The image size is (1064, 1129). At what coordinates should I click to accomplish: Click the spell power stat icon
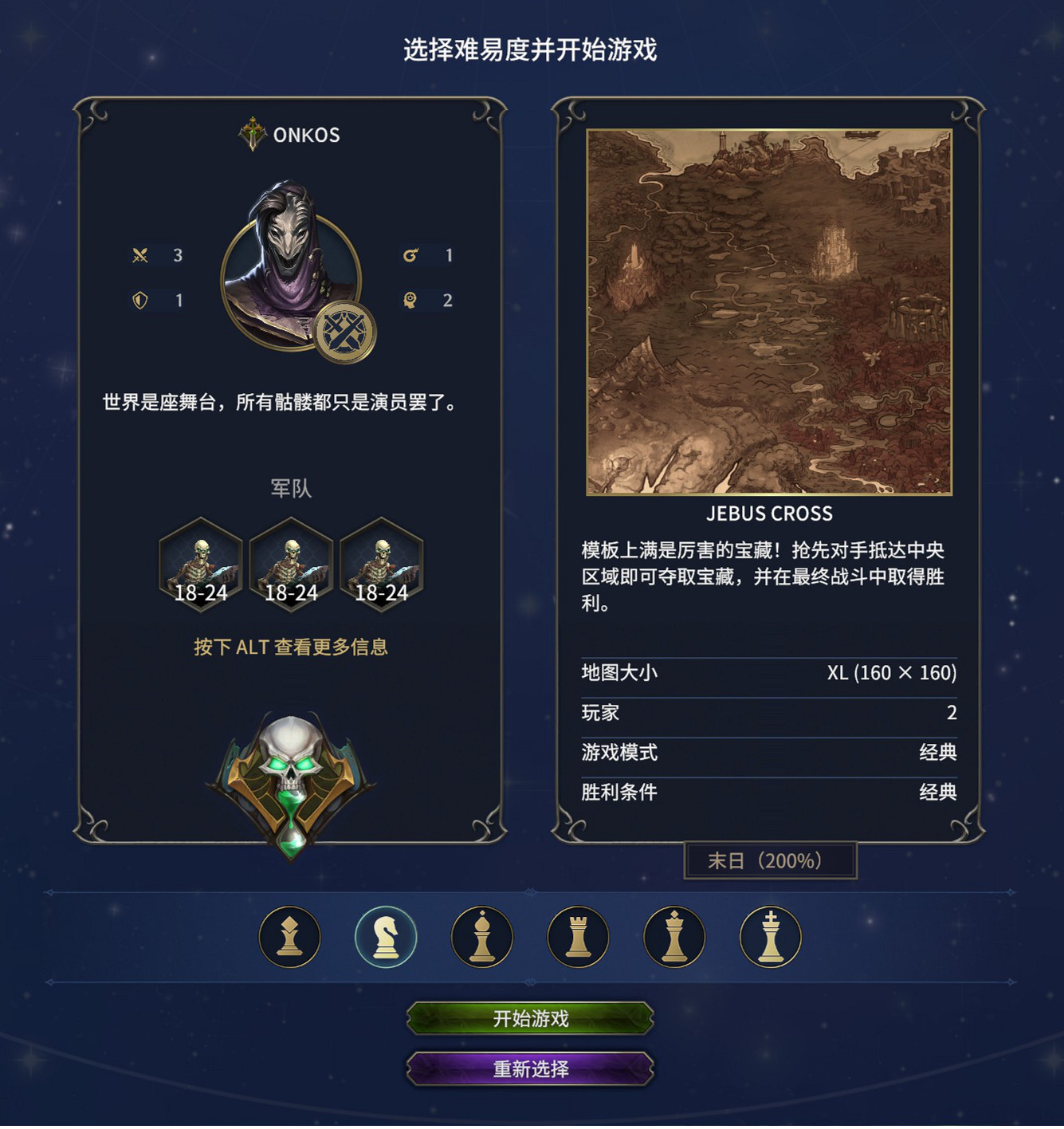pyautogui.click(x=410, y=256)
